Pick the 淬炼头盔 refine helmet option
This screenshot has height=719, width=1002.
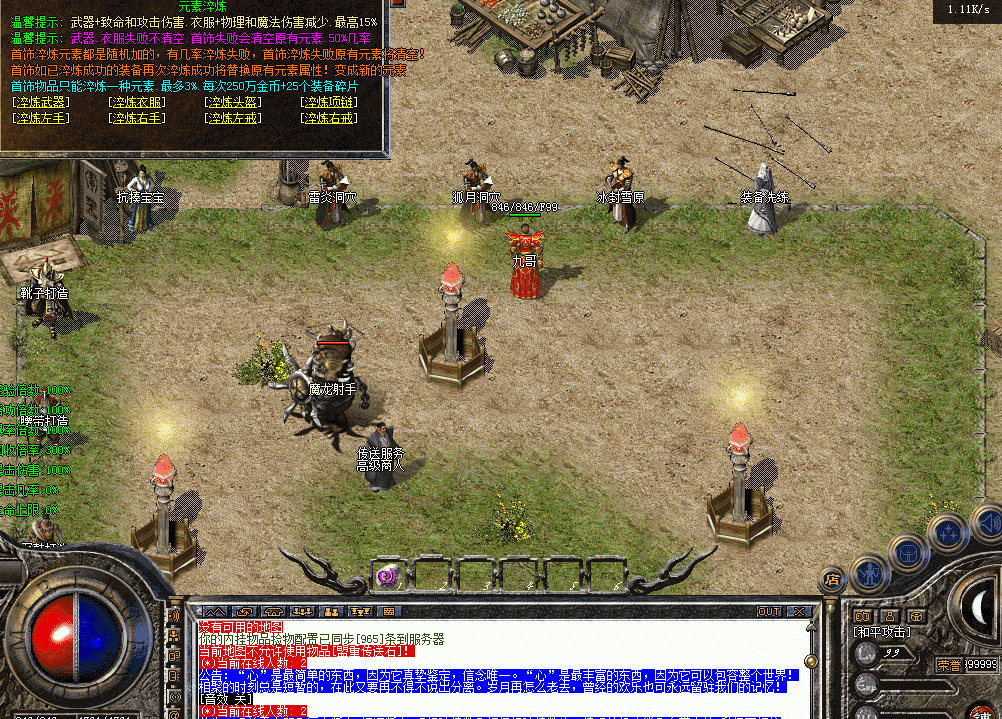coord(233,102)
